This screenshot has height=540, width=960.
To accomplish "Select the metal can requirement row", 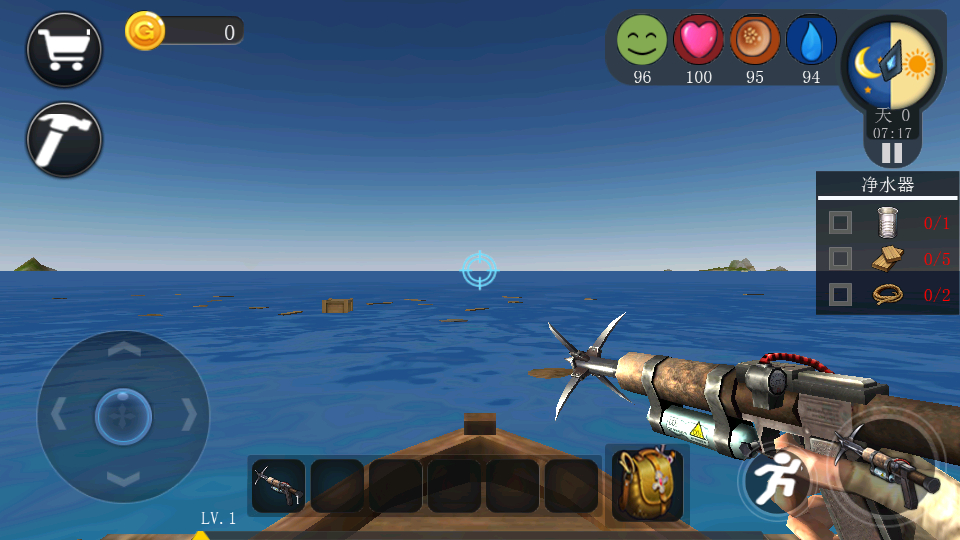I will coord(887,222).
